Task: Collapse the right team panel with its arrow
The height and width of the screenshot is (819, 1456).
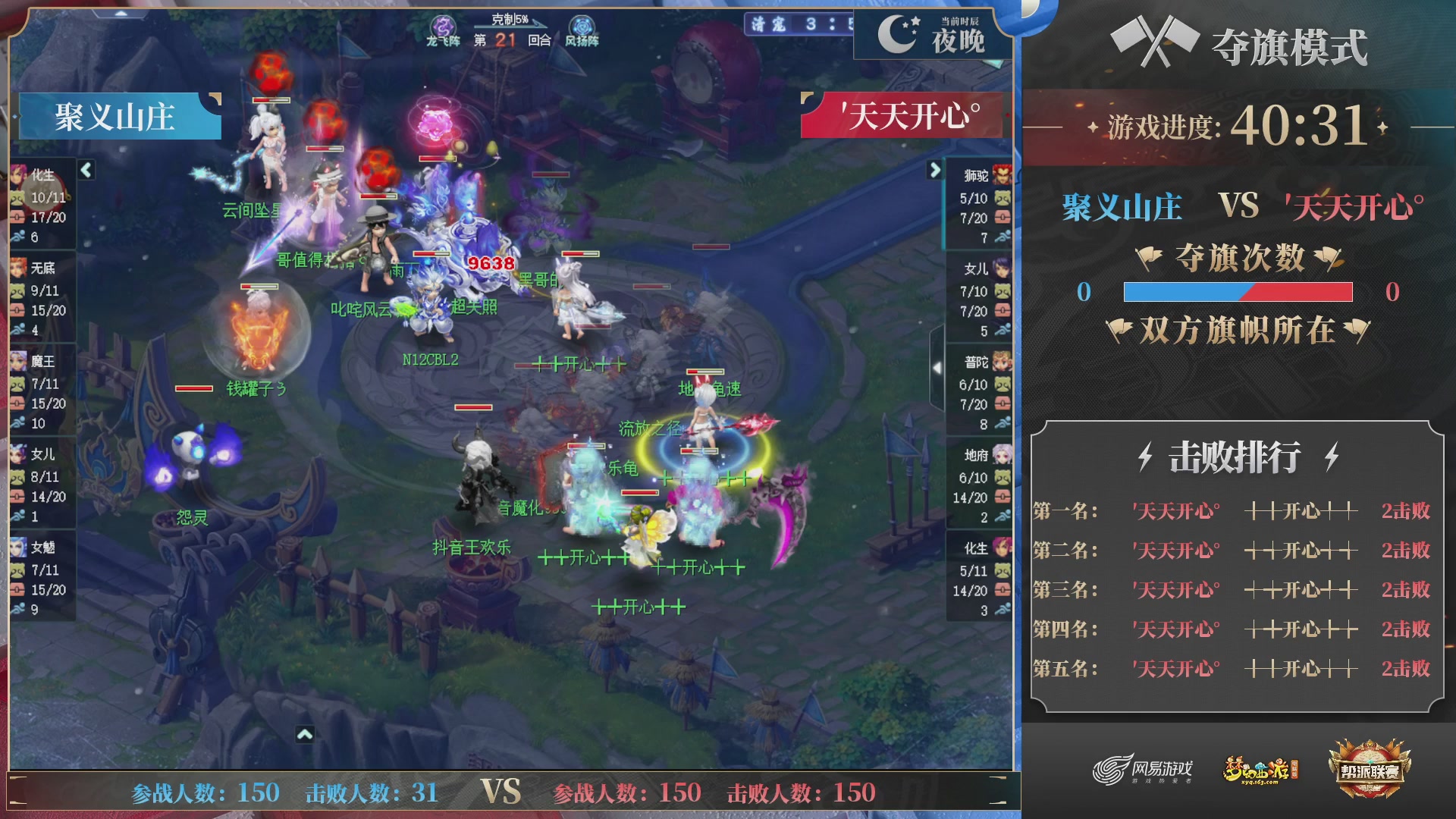Action: 934,171
